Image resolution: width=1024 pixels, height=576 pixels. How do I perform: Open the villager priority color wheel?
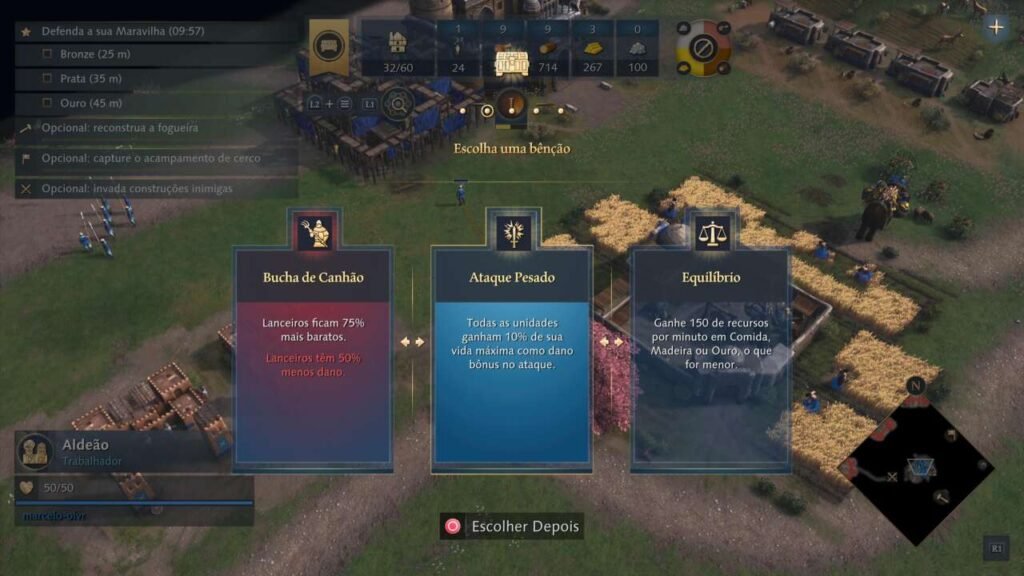(x=703, y=47)
